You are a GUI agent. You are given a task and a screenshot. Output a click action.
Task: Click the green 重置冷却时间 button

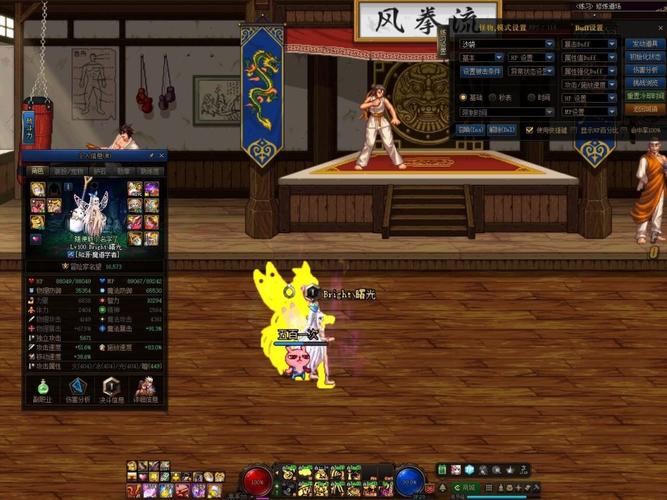pyautogui.click(x=643, y=96)
